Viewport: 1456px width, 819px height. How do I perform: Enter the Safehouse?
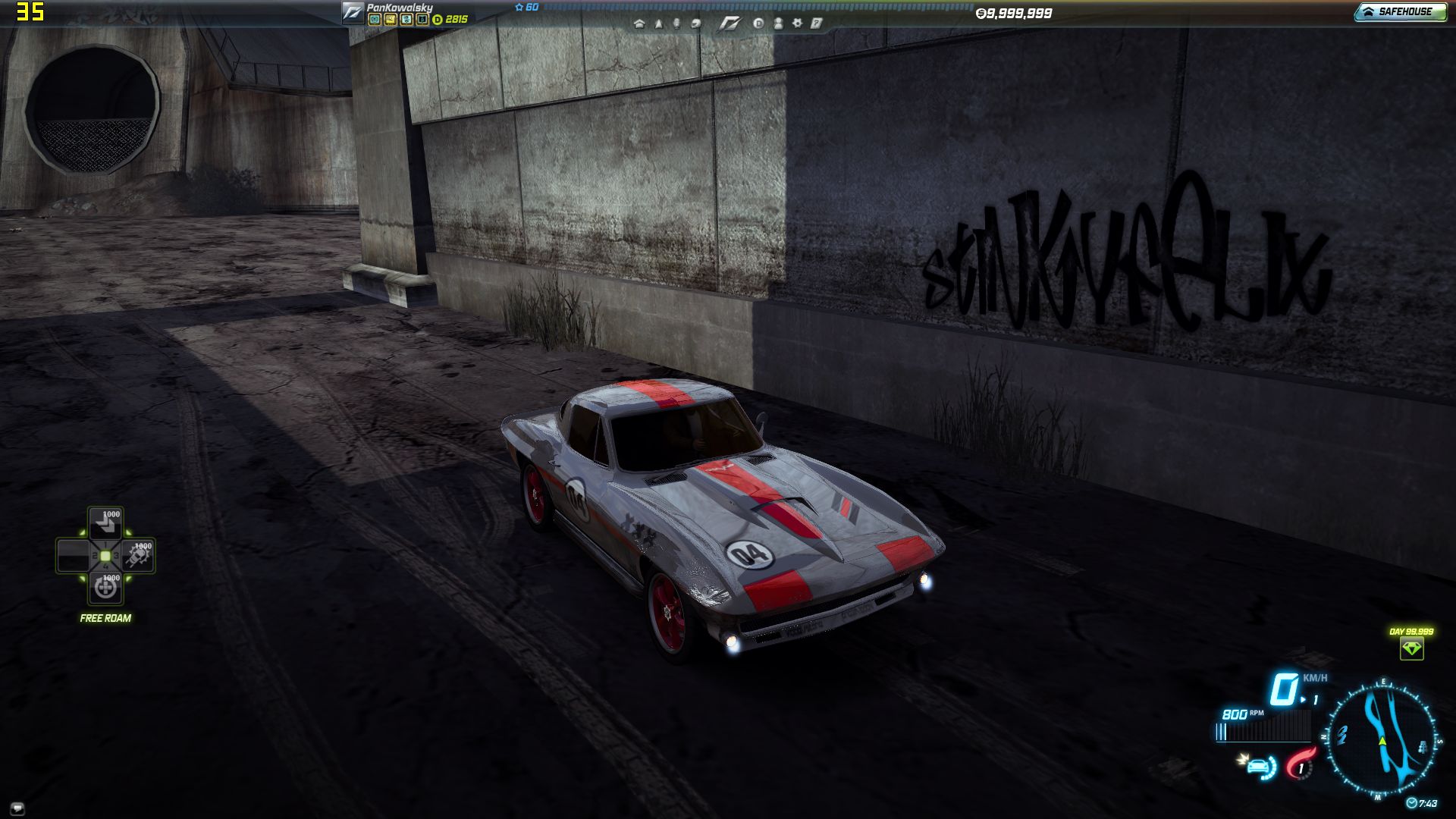click(x=1400, y=11)
